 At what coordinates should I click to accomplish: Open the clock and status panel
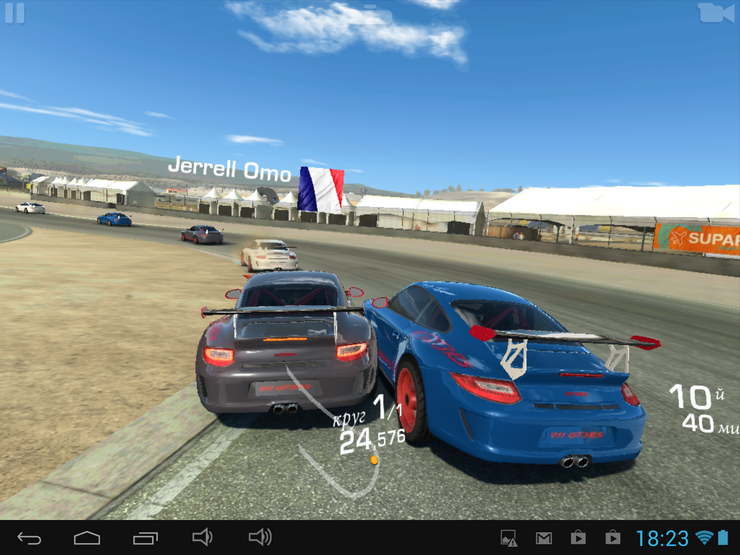(x=662, y=539)
